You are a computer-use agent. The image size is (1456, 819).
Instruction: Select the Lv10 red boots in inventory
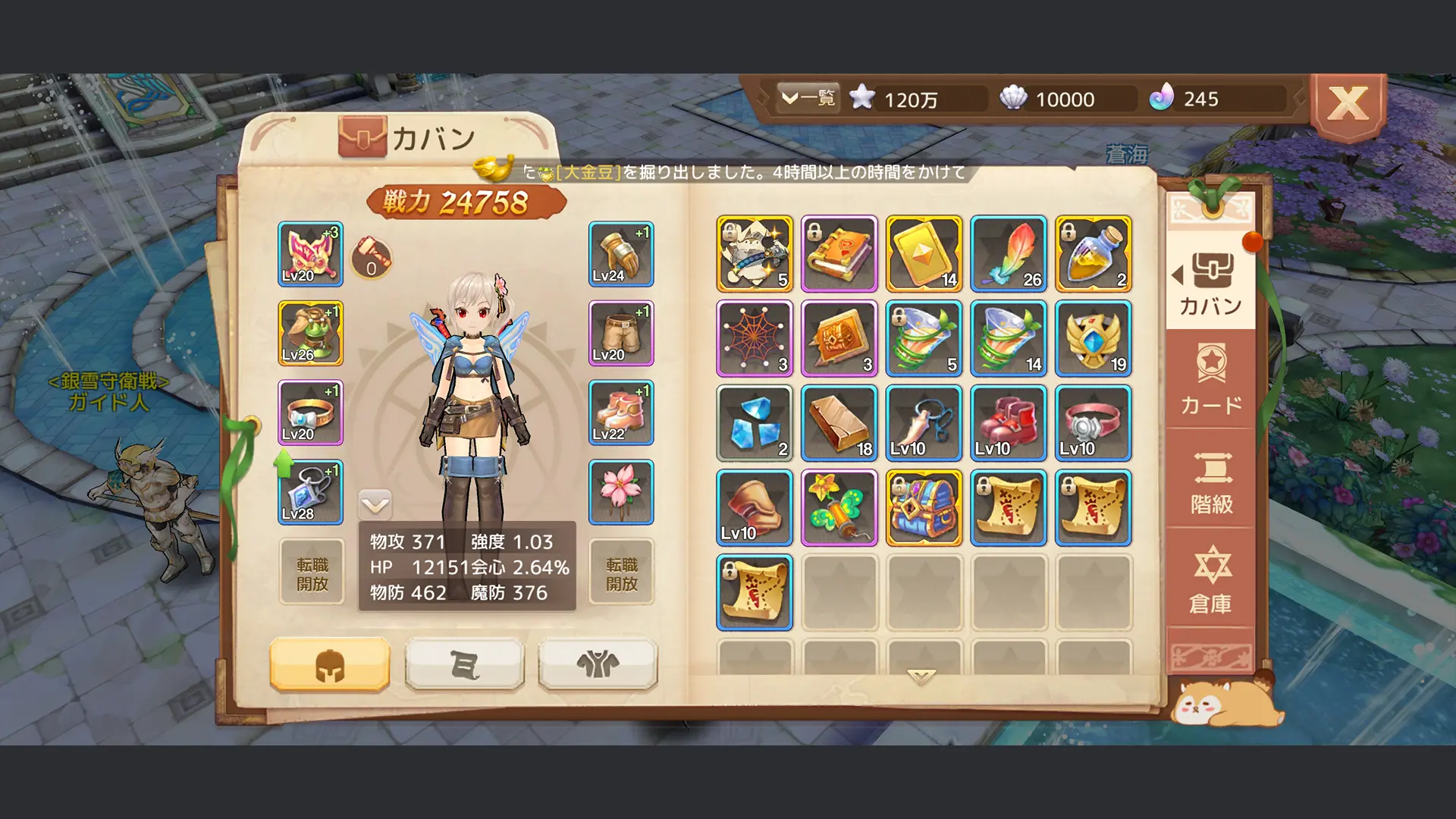click(1008, 423)
